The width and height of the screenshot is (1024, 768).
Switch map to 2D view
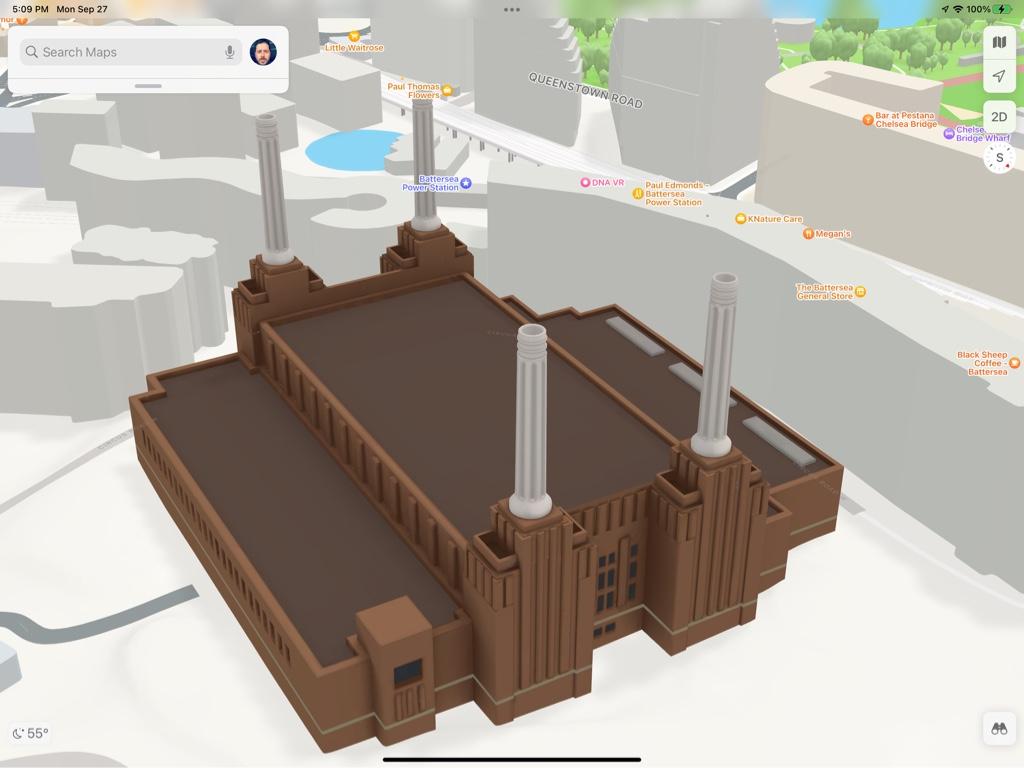pos(999,117)
